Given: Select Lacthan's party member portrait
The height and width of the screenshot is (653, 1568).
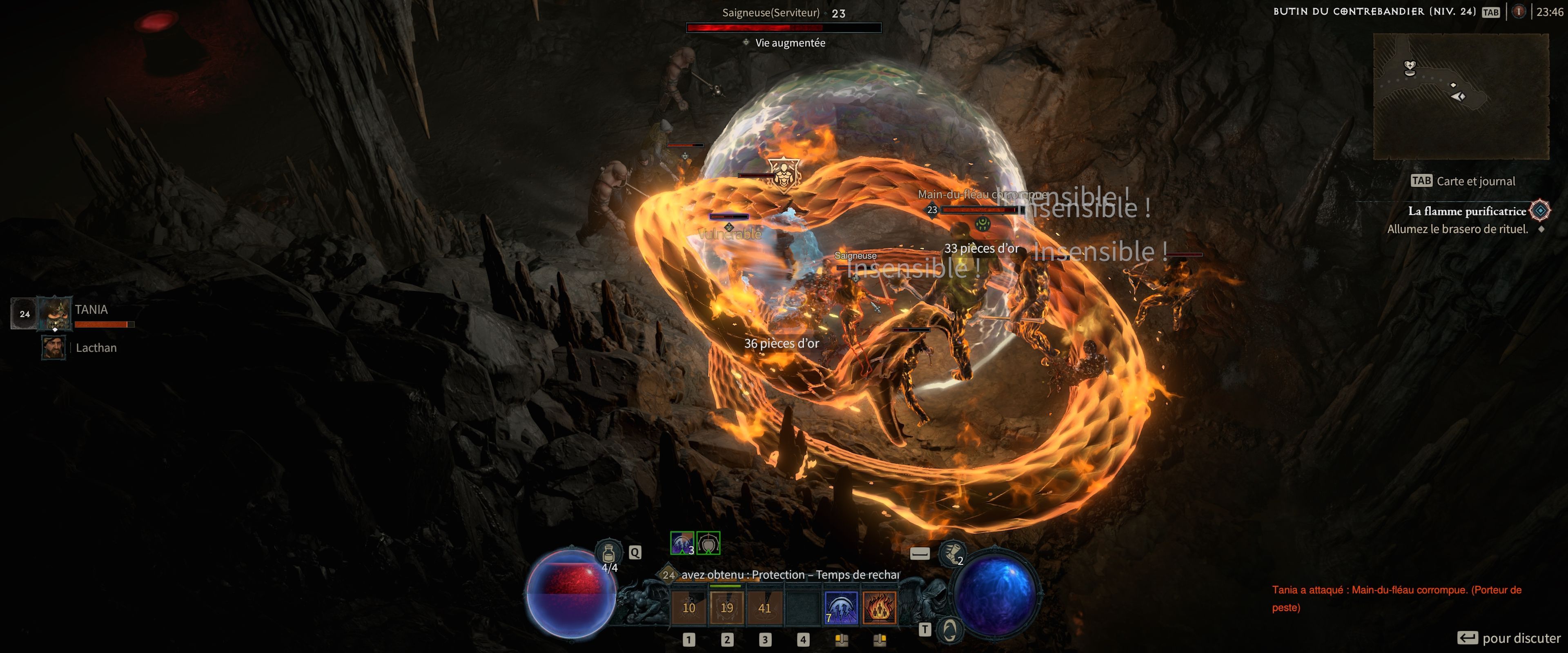Looking at the screenshot, I should point(53,347).
